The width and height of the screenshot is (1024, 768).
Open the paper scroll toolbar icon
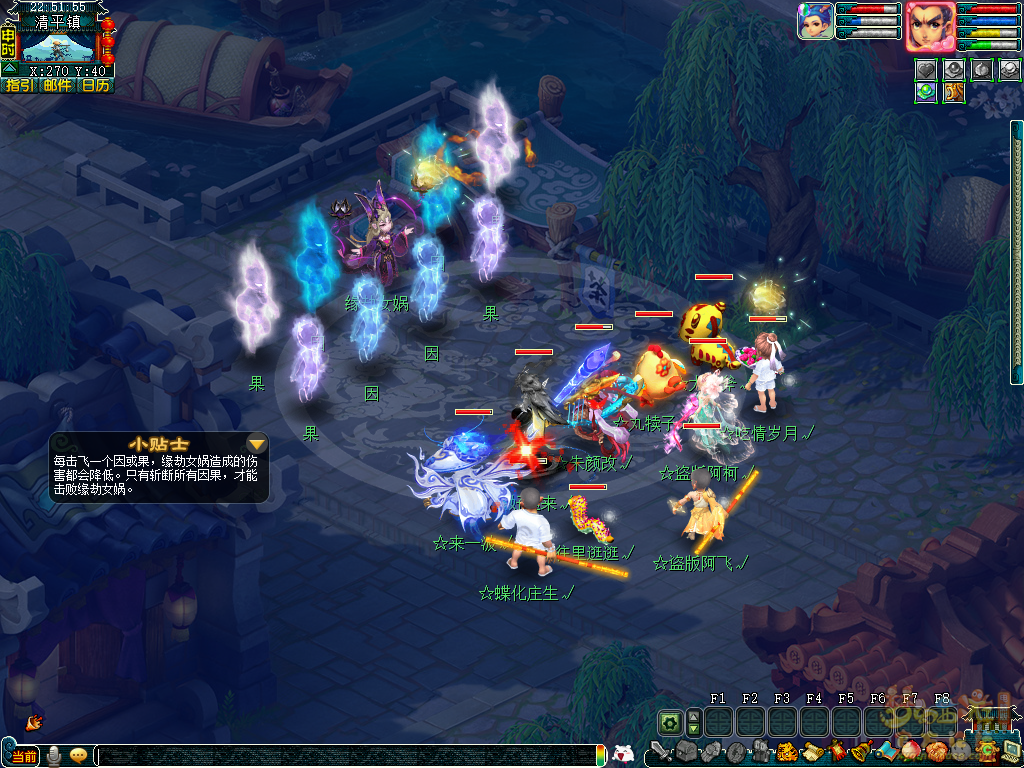pyautogui.click(x=812, y=751)
